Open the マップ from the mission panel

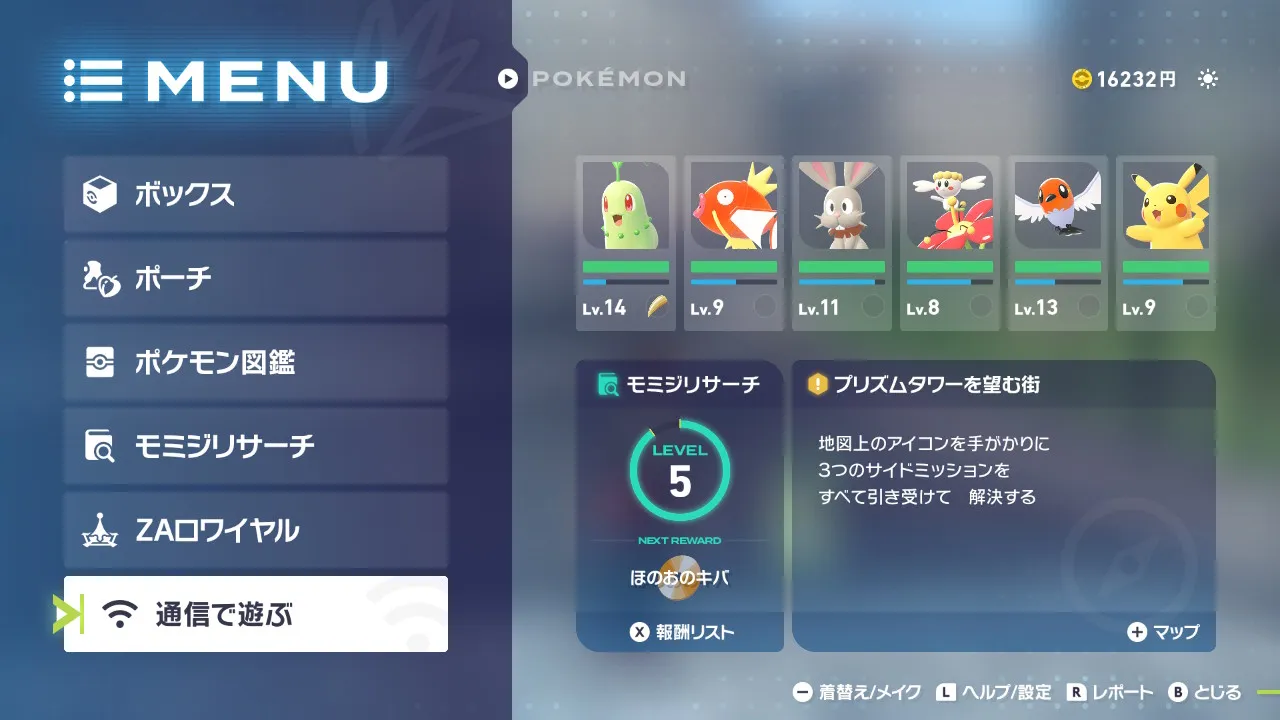click(x=1163, y=632)
